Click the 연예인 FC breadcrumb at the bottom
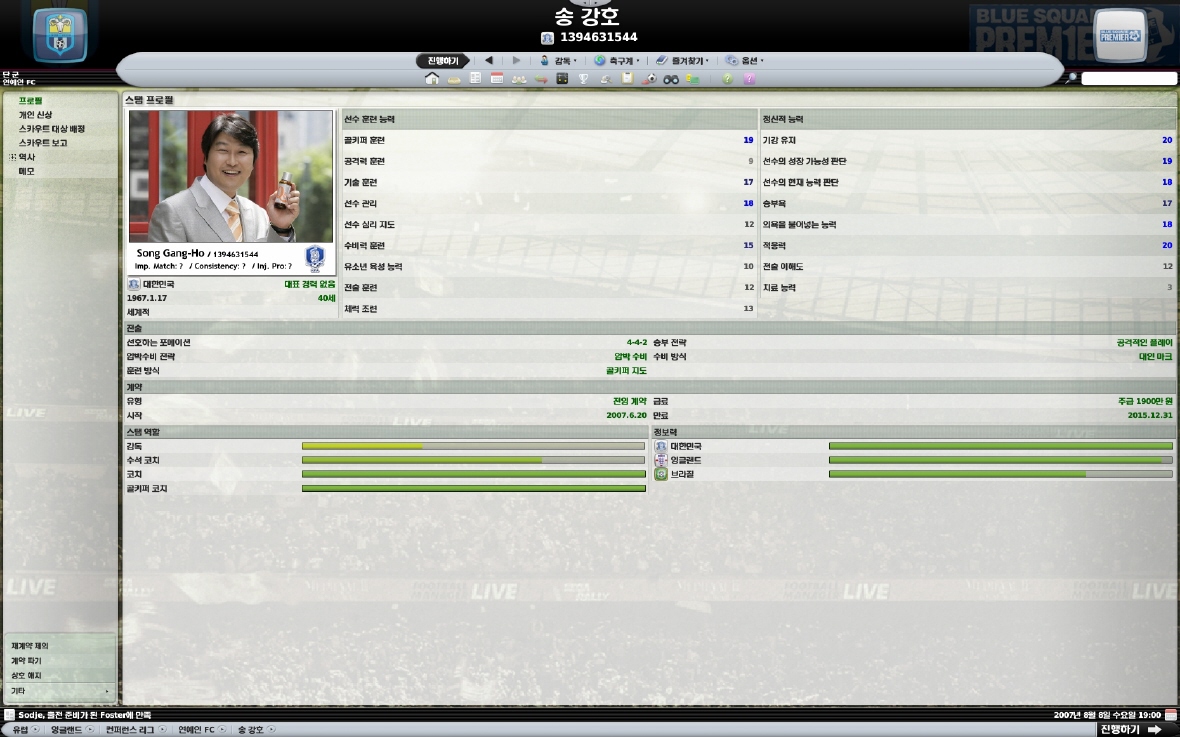This screenshot has width=1180, height=737. [x=196, y=730]
